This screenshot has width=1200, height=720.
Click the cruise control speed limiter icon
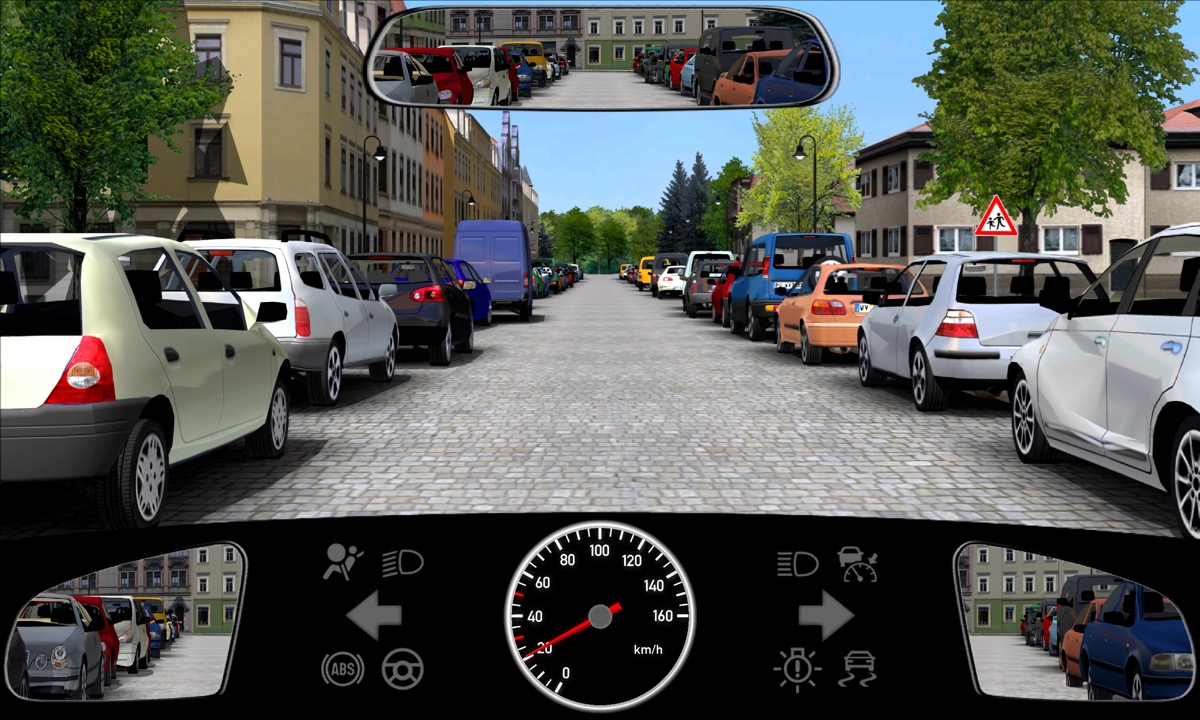pyautogui.click(x=858, y=564)
